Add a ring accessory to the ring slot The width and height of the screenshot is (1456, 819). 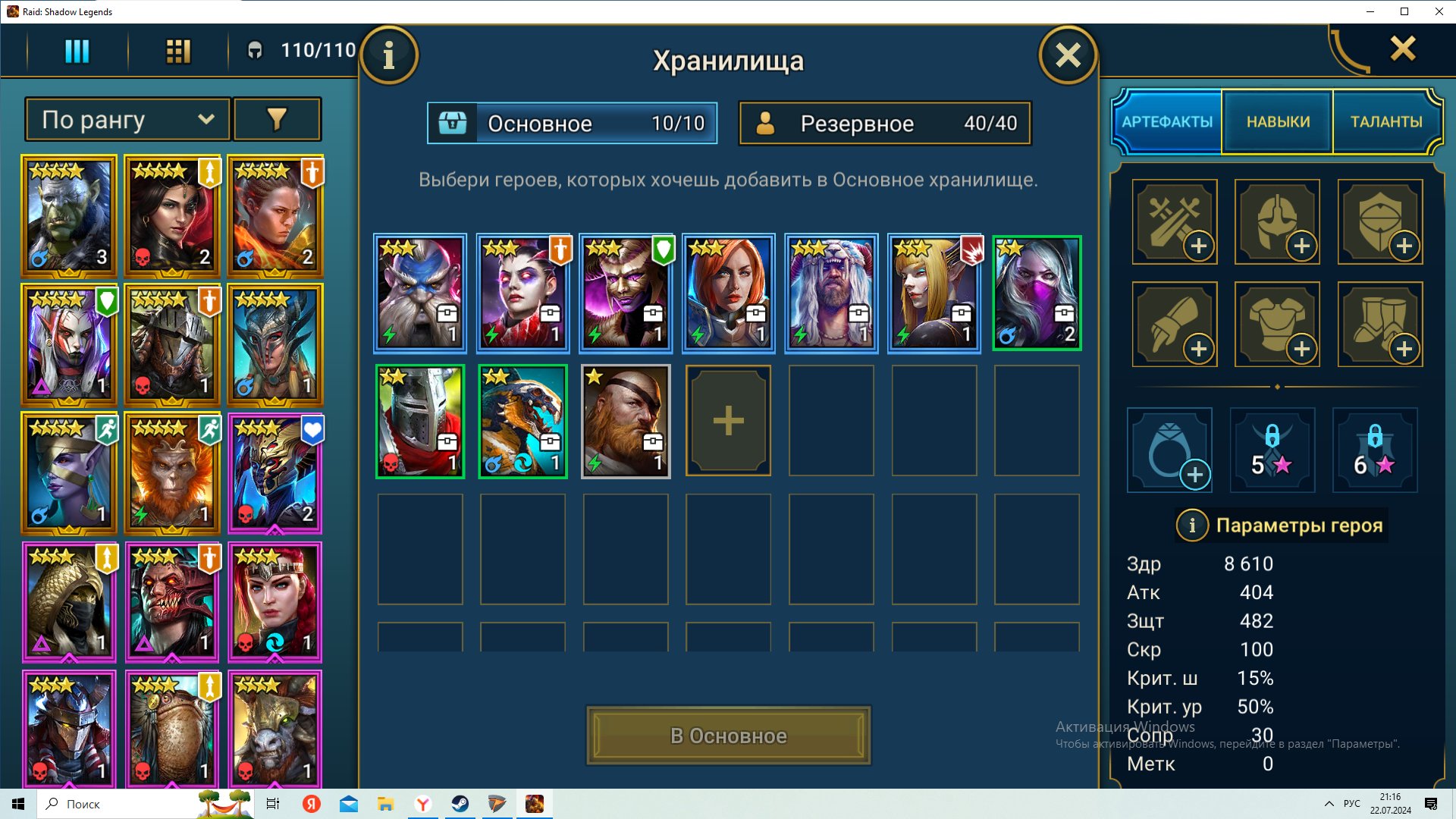tap(1169, 450)
